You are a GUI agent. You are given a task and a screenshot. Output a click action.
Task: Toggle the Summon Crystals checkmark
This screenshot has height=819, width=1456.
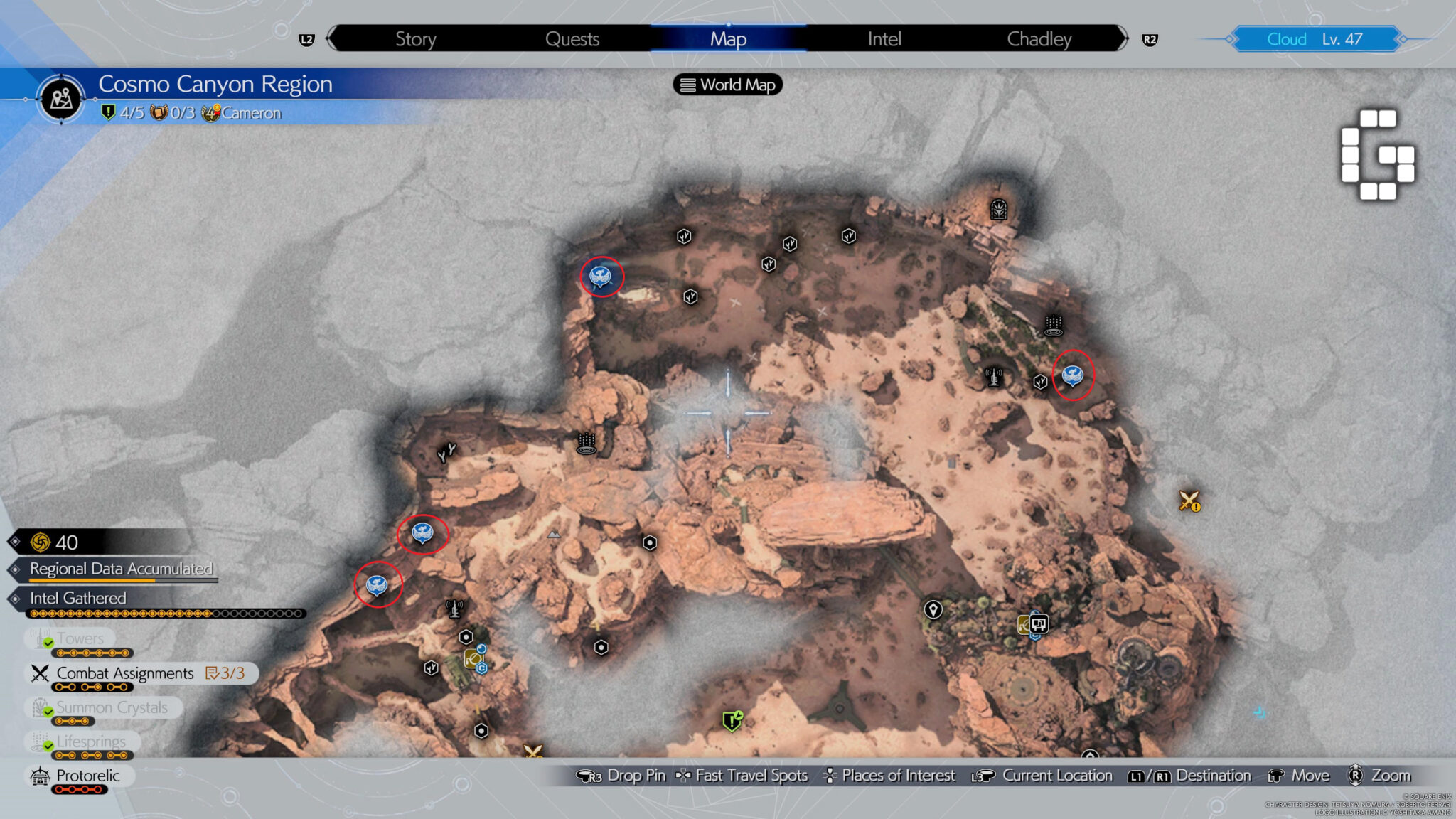point(48,712)
